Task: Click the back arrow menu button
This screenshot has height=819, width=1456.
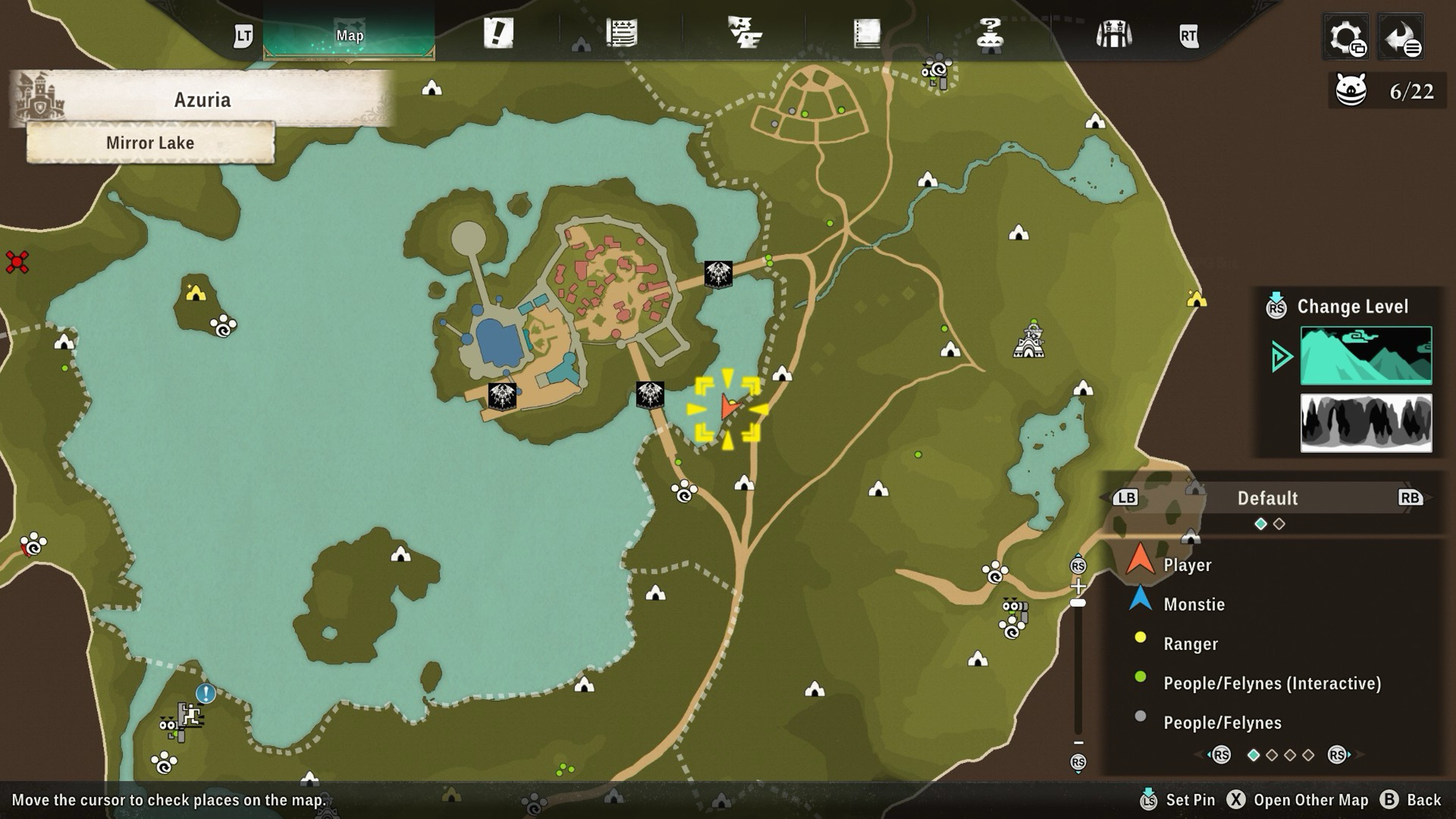Action: (1400, 37)
